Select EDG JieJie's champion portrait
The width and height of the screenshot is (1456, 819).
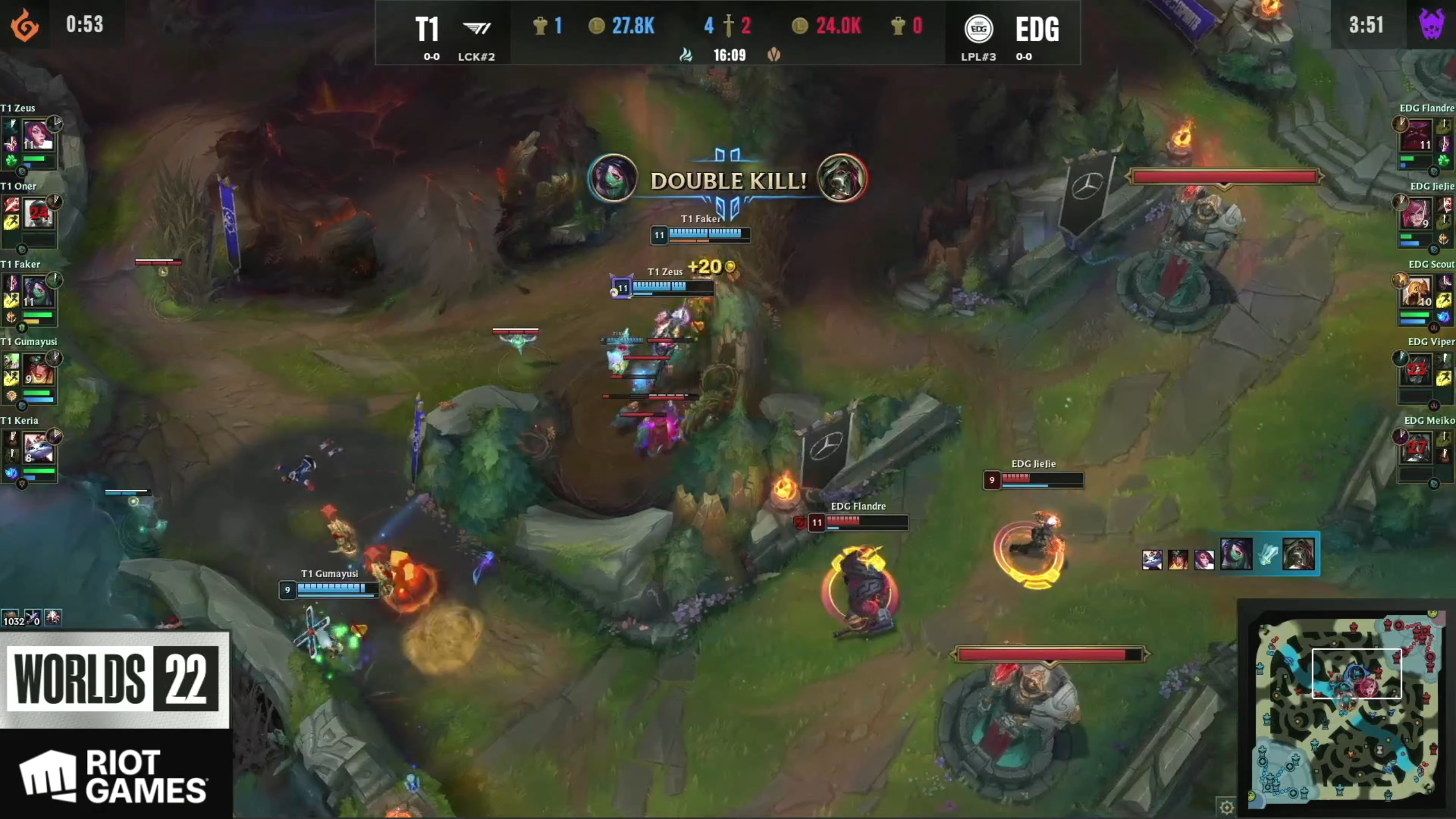click(1417, 214)
